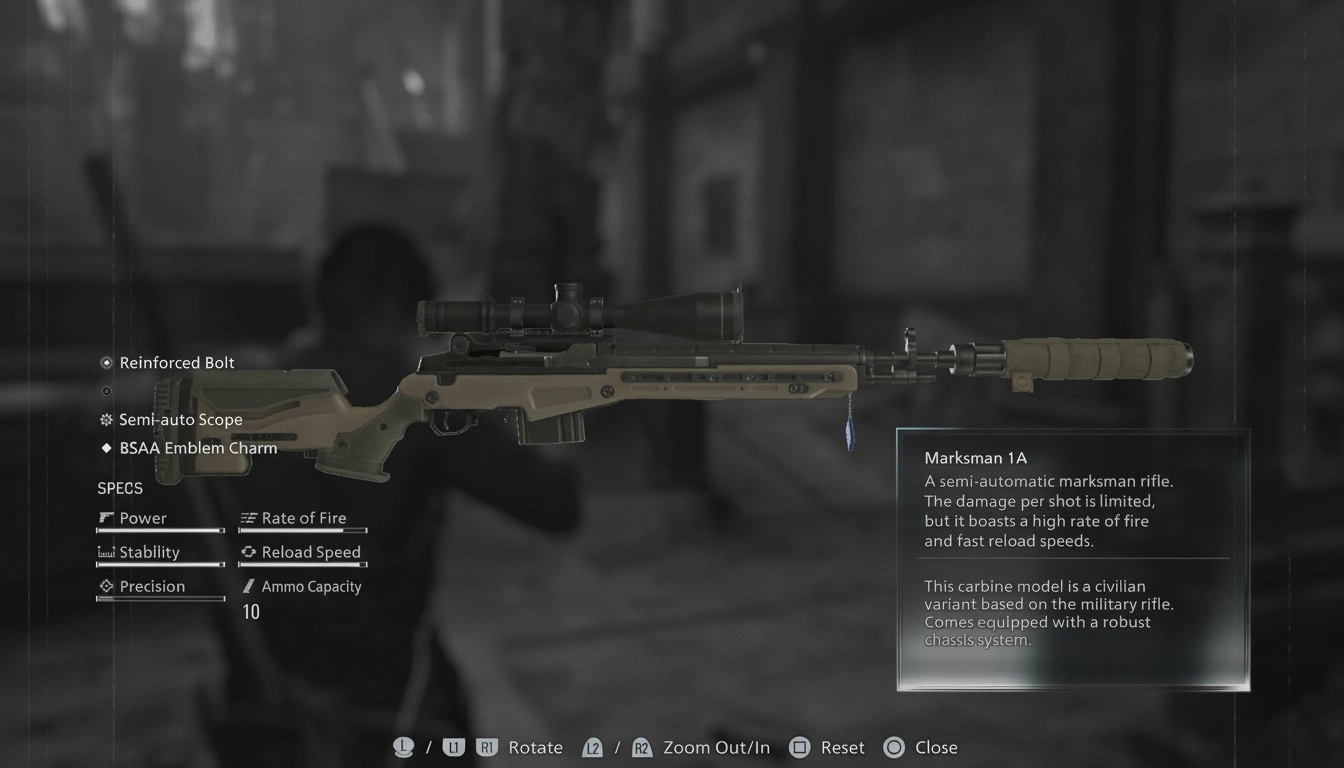
Task: Select the left analog stick rotate control
Action: tap(403, 746)
